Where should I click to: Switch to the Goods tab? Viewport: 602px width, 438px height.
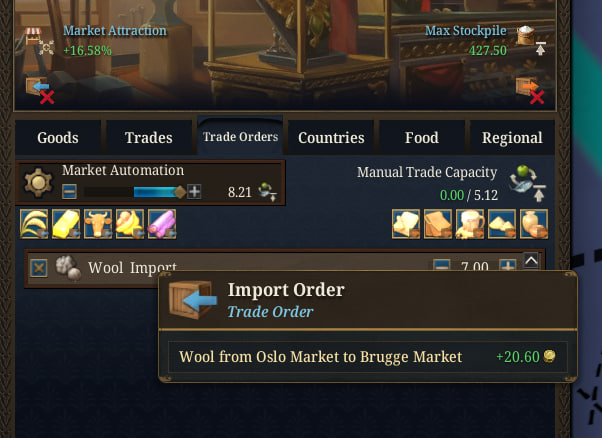57,138
